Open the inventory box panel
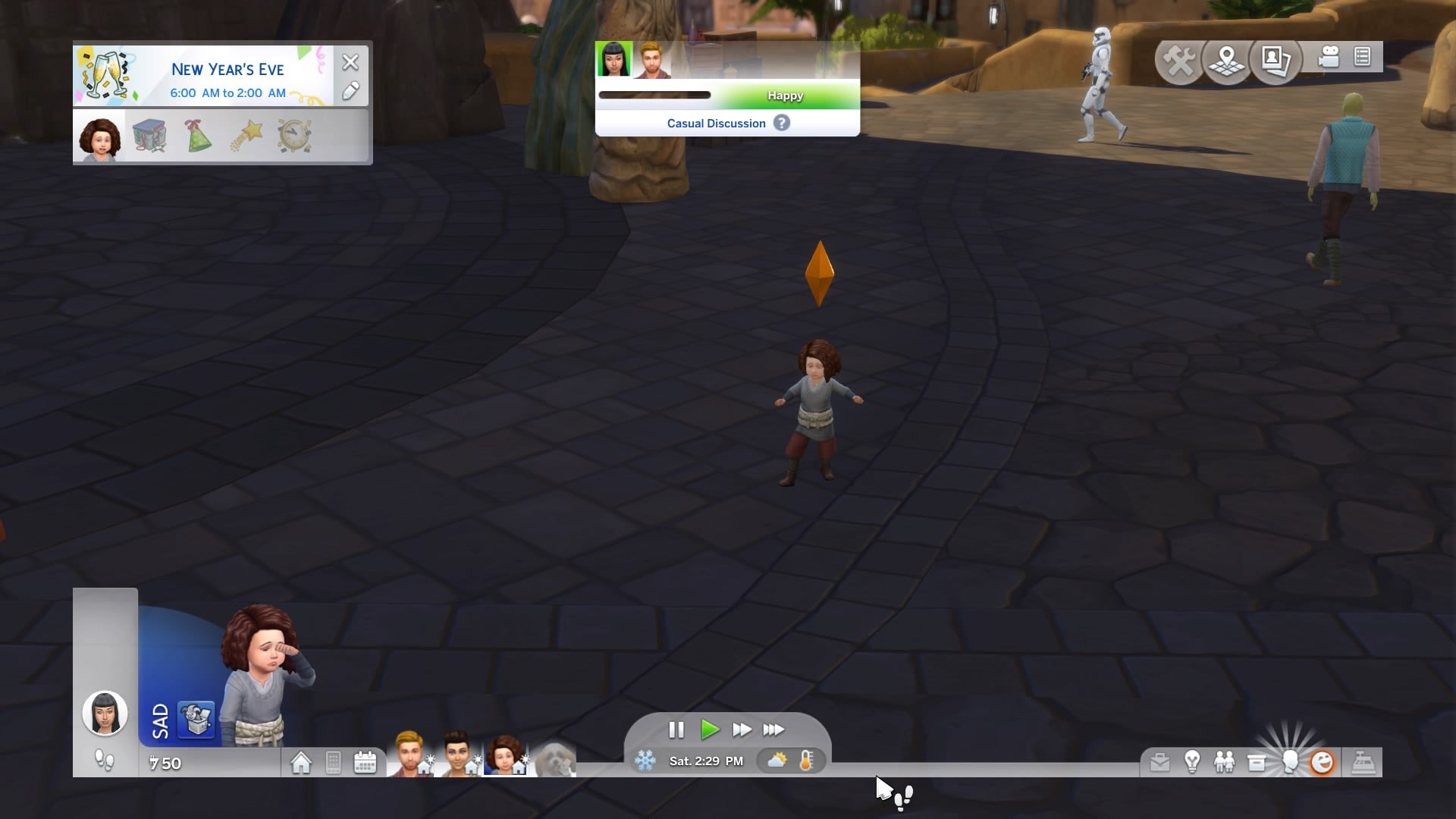1456x819 pixels. 1257,762
